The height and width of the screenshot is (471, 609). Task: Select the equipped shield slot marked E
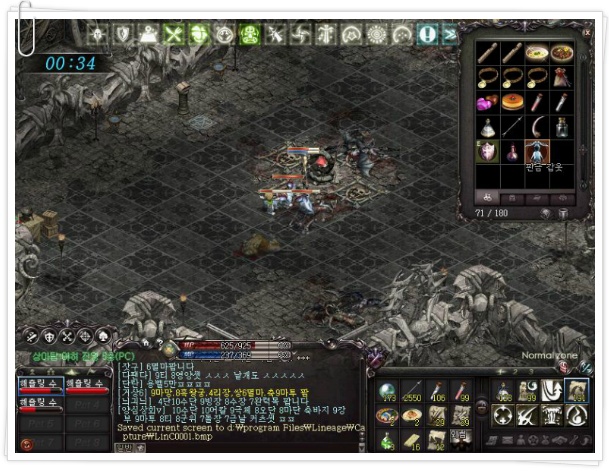point(488,153)
